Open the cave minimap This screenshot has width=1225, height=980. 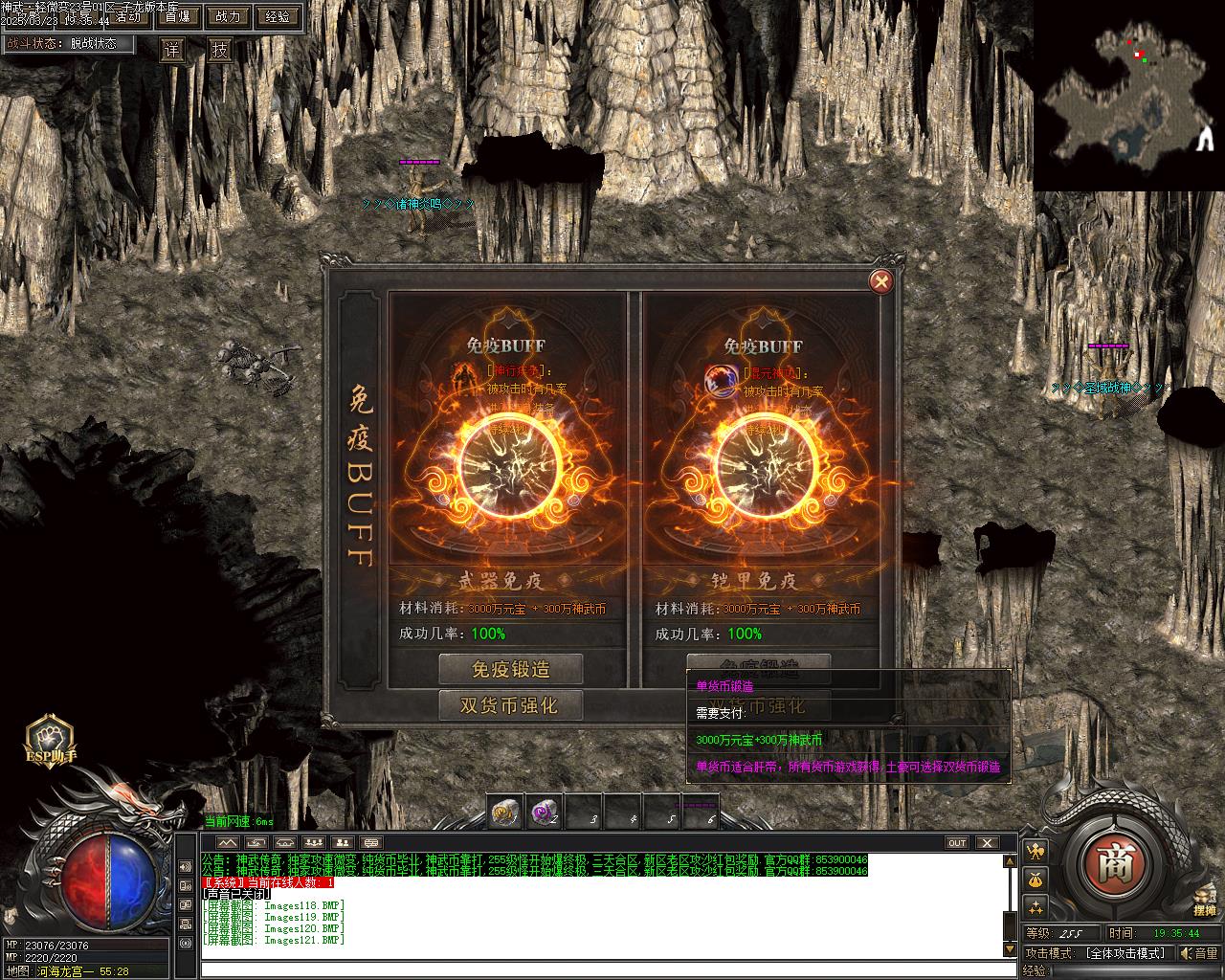1127,96
